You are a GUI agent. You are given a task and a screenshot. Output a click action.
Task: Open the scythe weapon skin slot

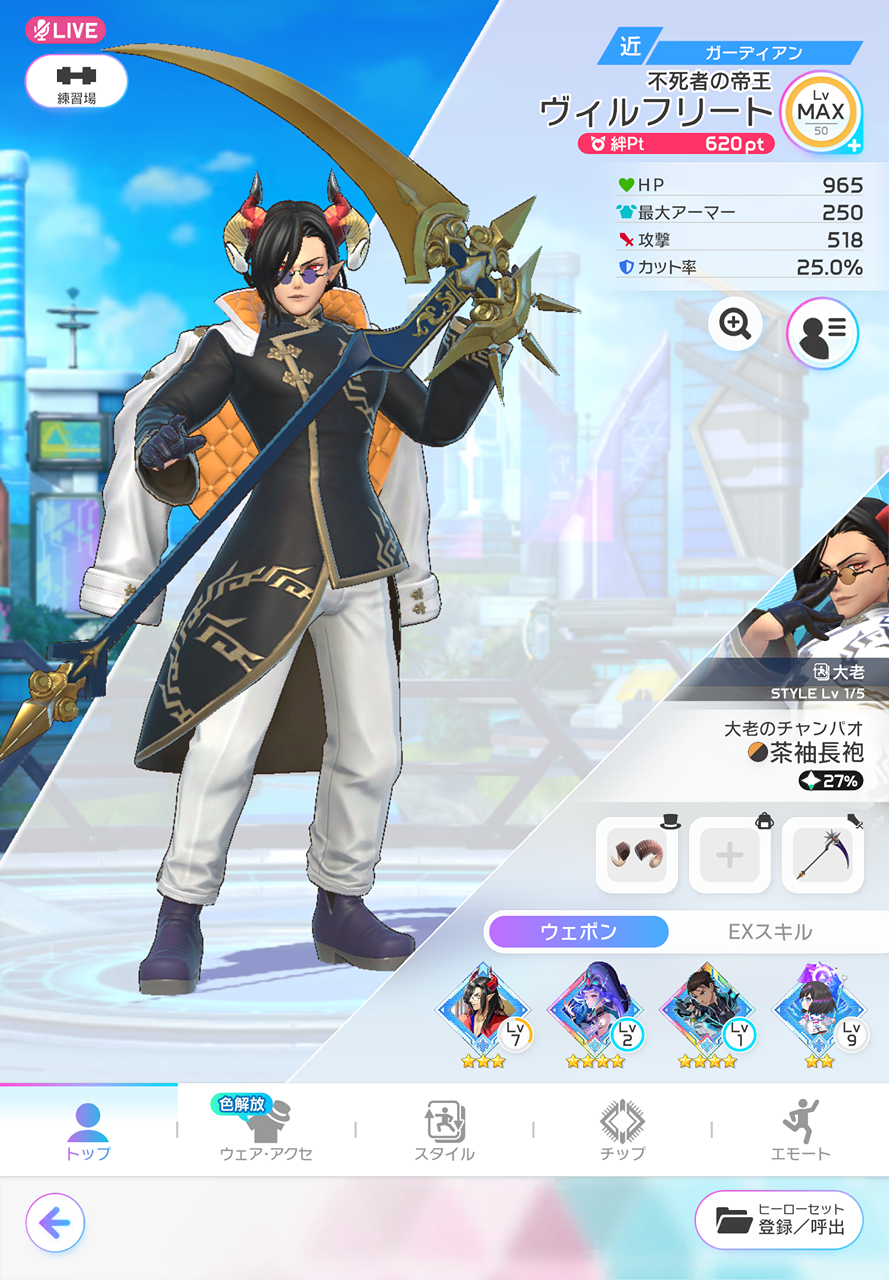[822, 855]
